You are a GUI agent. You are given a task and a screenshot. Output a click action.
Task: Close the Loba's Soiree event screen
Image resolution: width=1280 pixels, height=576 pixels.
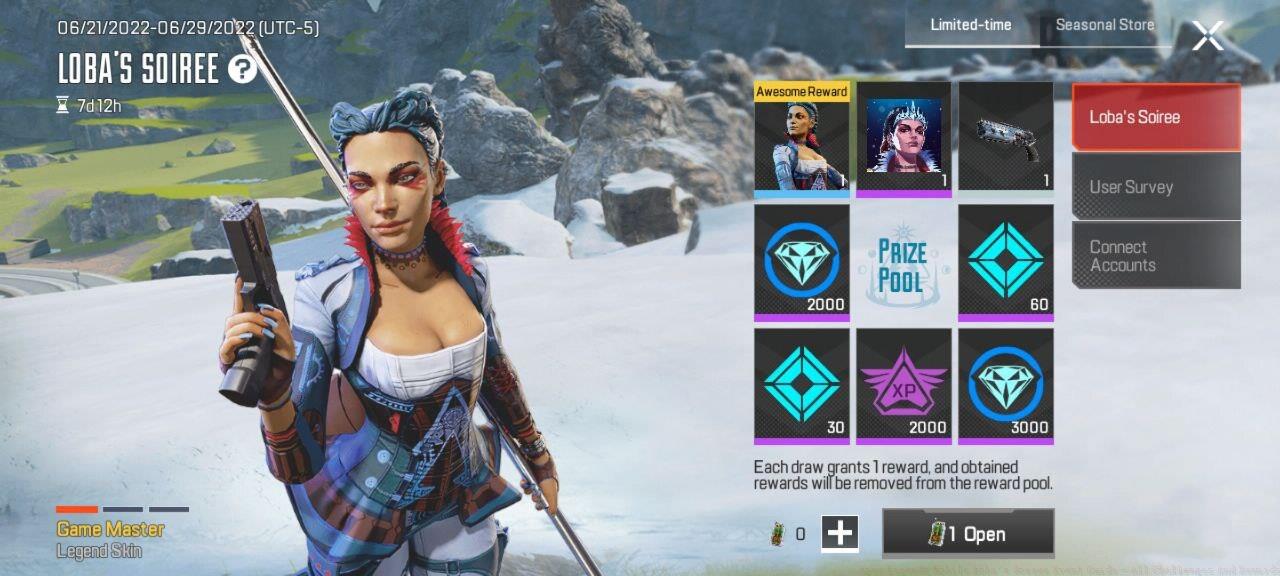pyautogui.click(x=1207, y=36)
